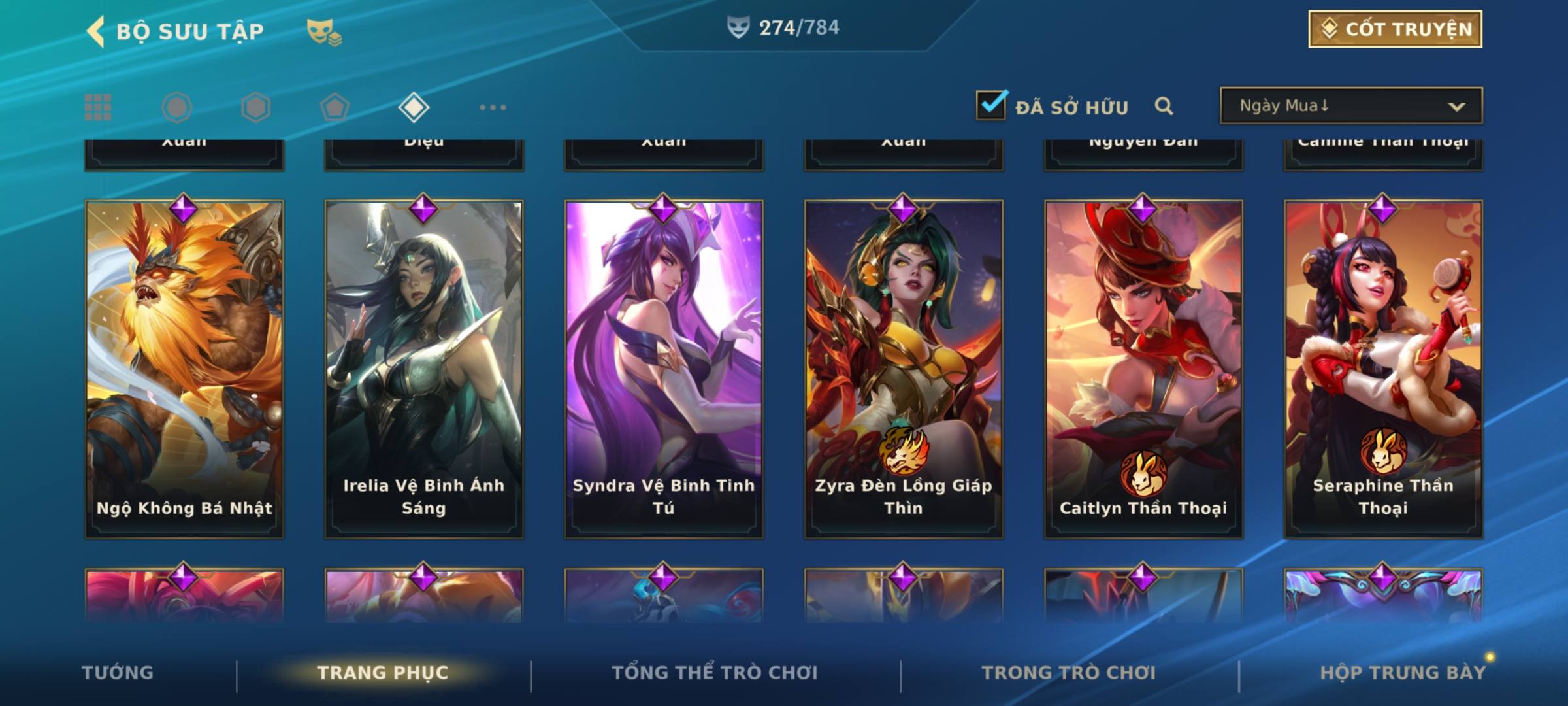Open the Trong Trò Chơi tab
Screen dimensions: 1568x706
click(1069, 673)
